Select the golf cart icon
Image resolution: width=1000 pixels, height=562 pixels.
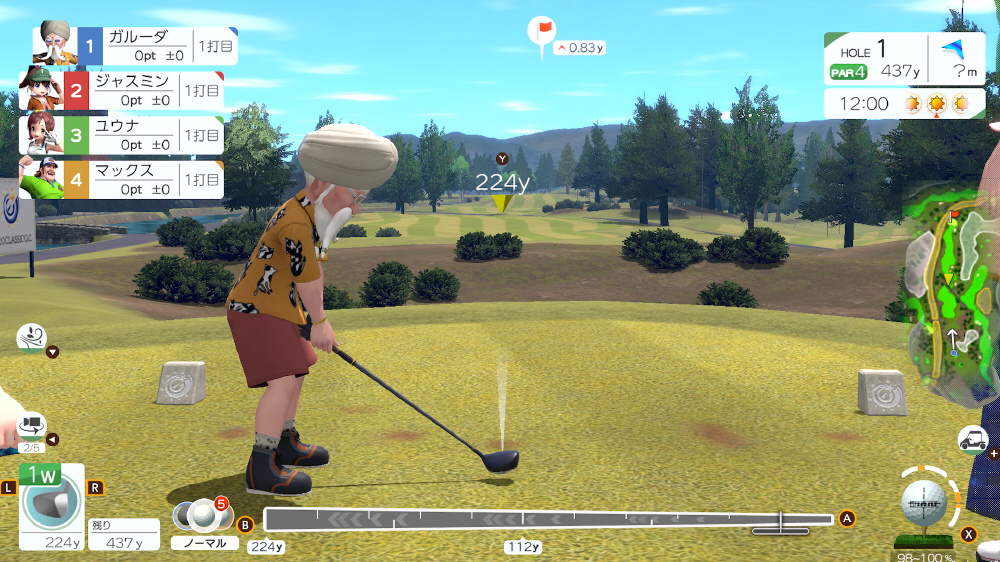[x=973, y=438]
